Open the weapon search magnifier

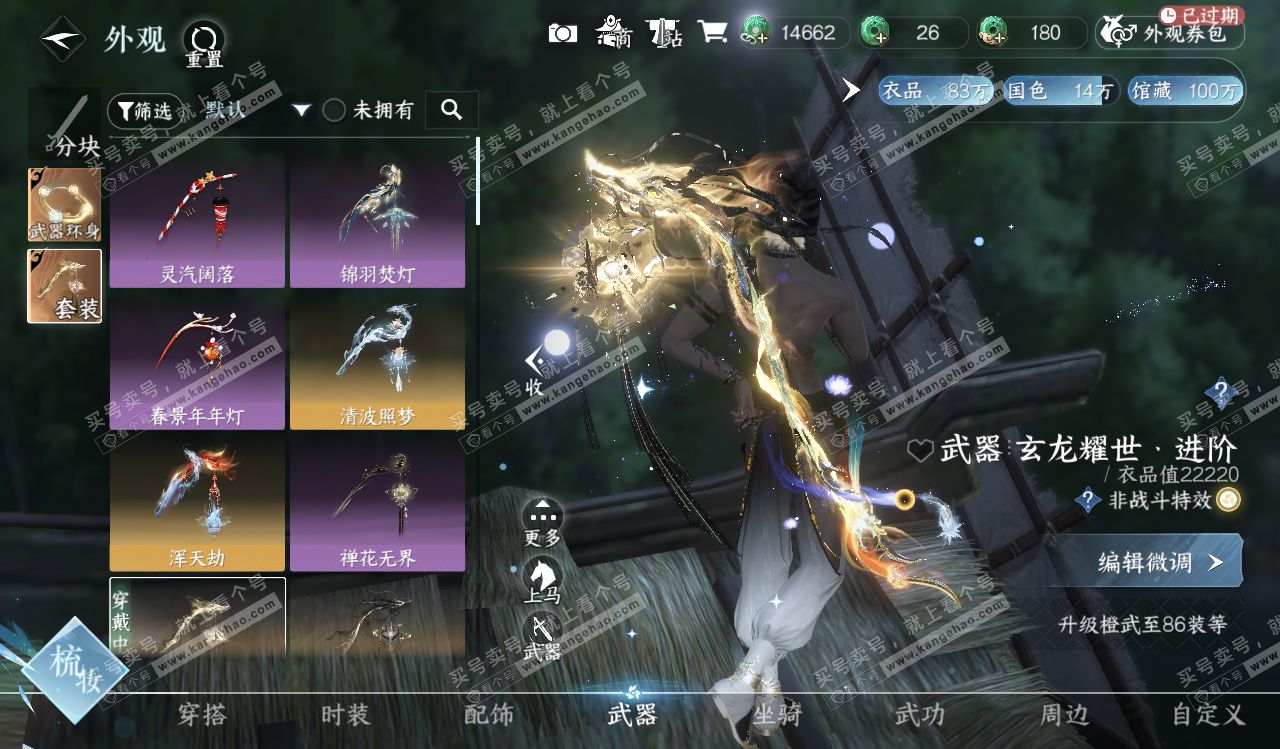[451, 110]
